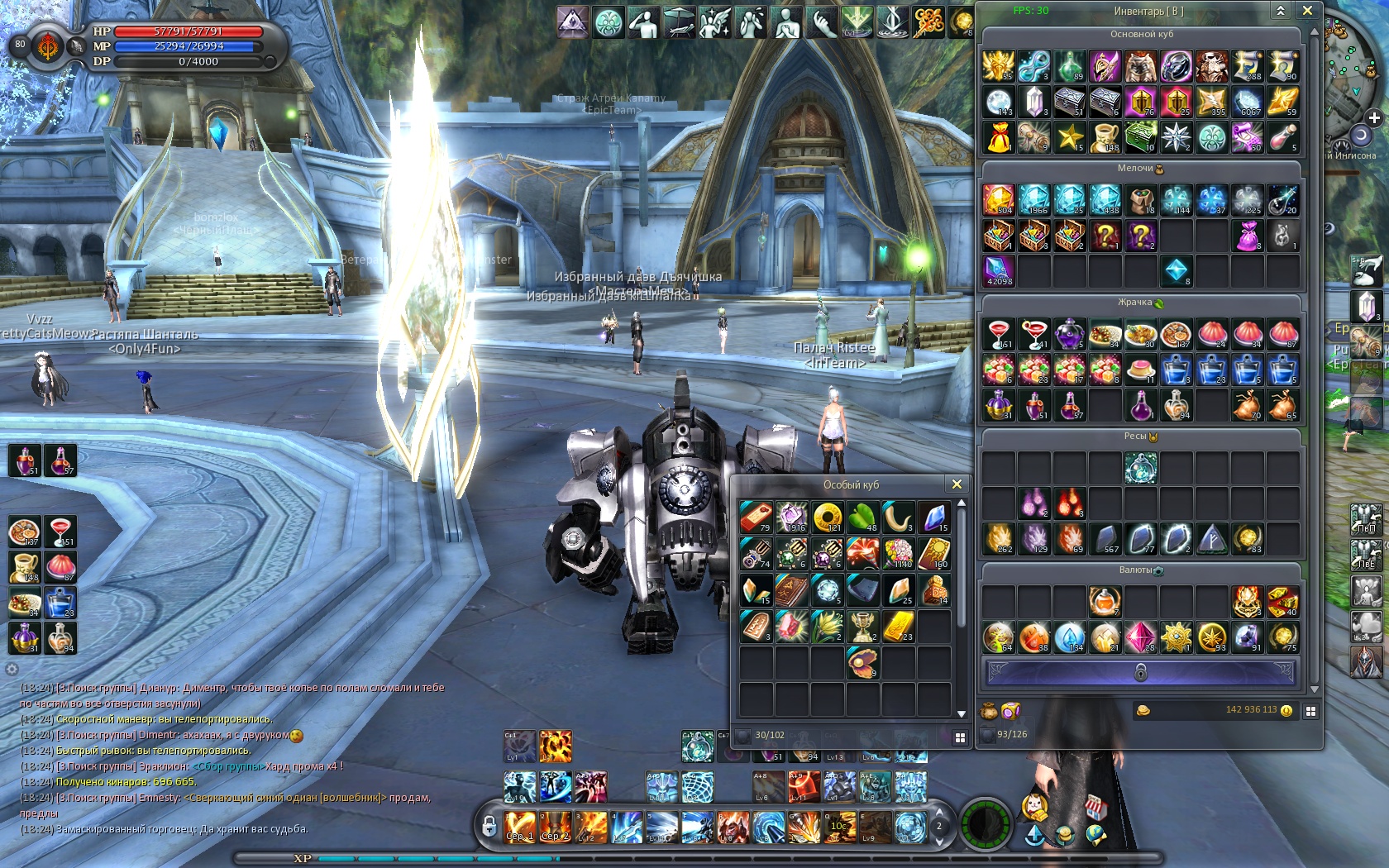Collapse the inventory with the double-arrow button
Screen dimensions: 1389x868
coord(1280,11)
